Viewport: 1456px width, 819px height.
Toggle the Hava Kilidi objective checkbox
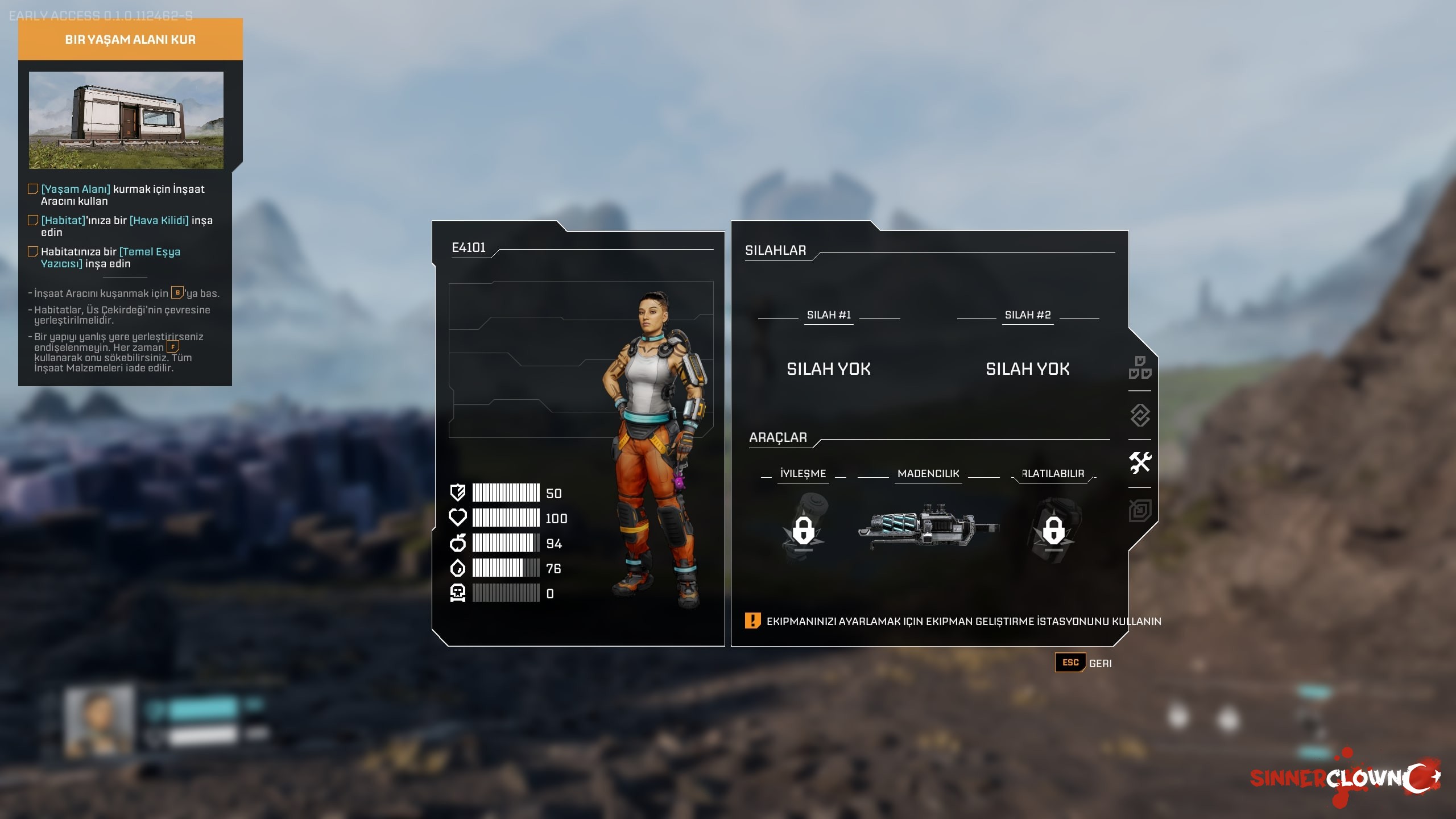33,220
